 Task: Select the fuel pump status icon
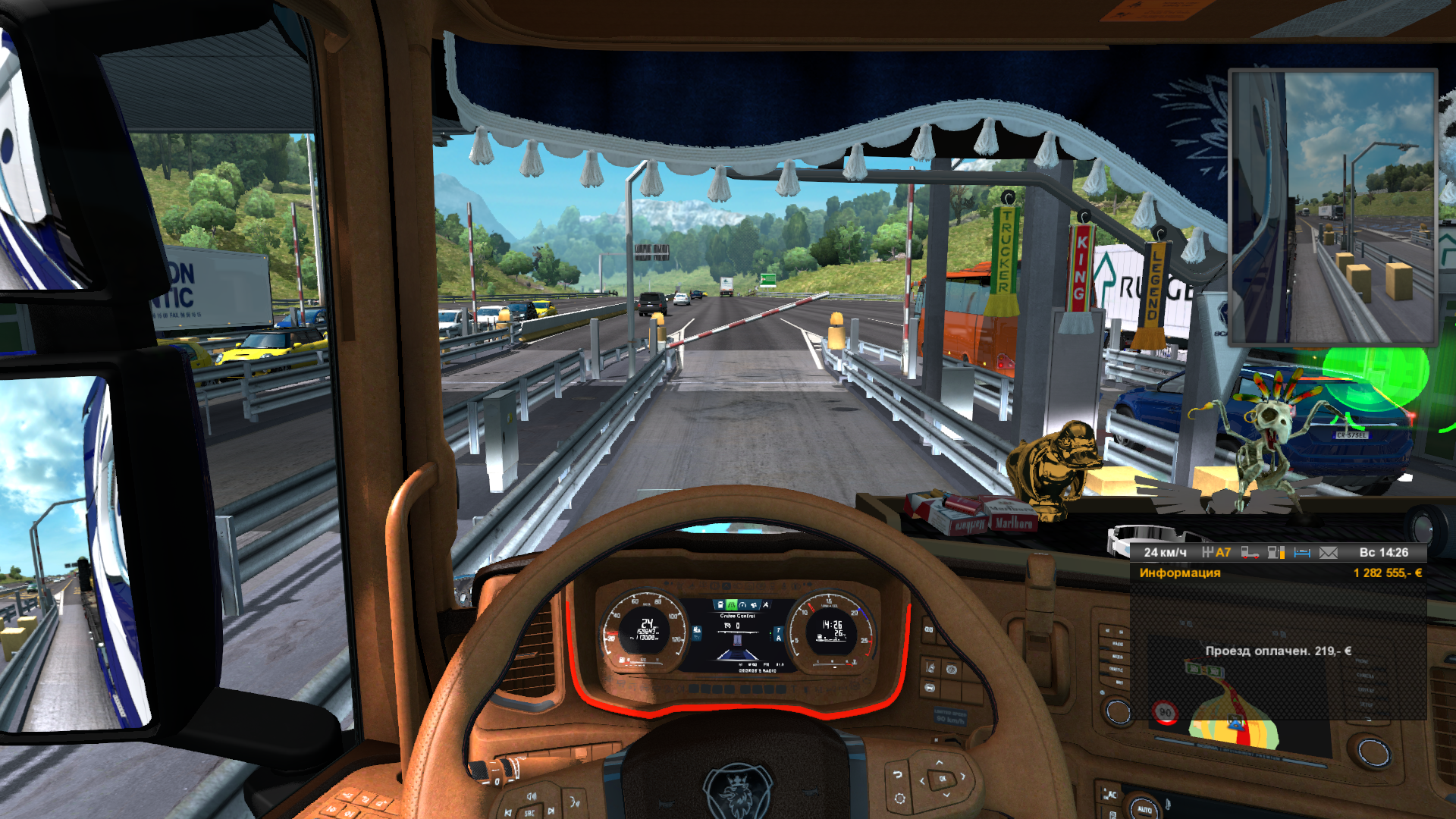tap(1276, 553)
